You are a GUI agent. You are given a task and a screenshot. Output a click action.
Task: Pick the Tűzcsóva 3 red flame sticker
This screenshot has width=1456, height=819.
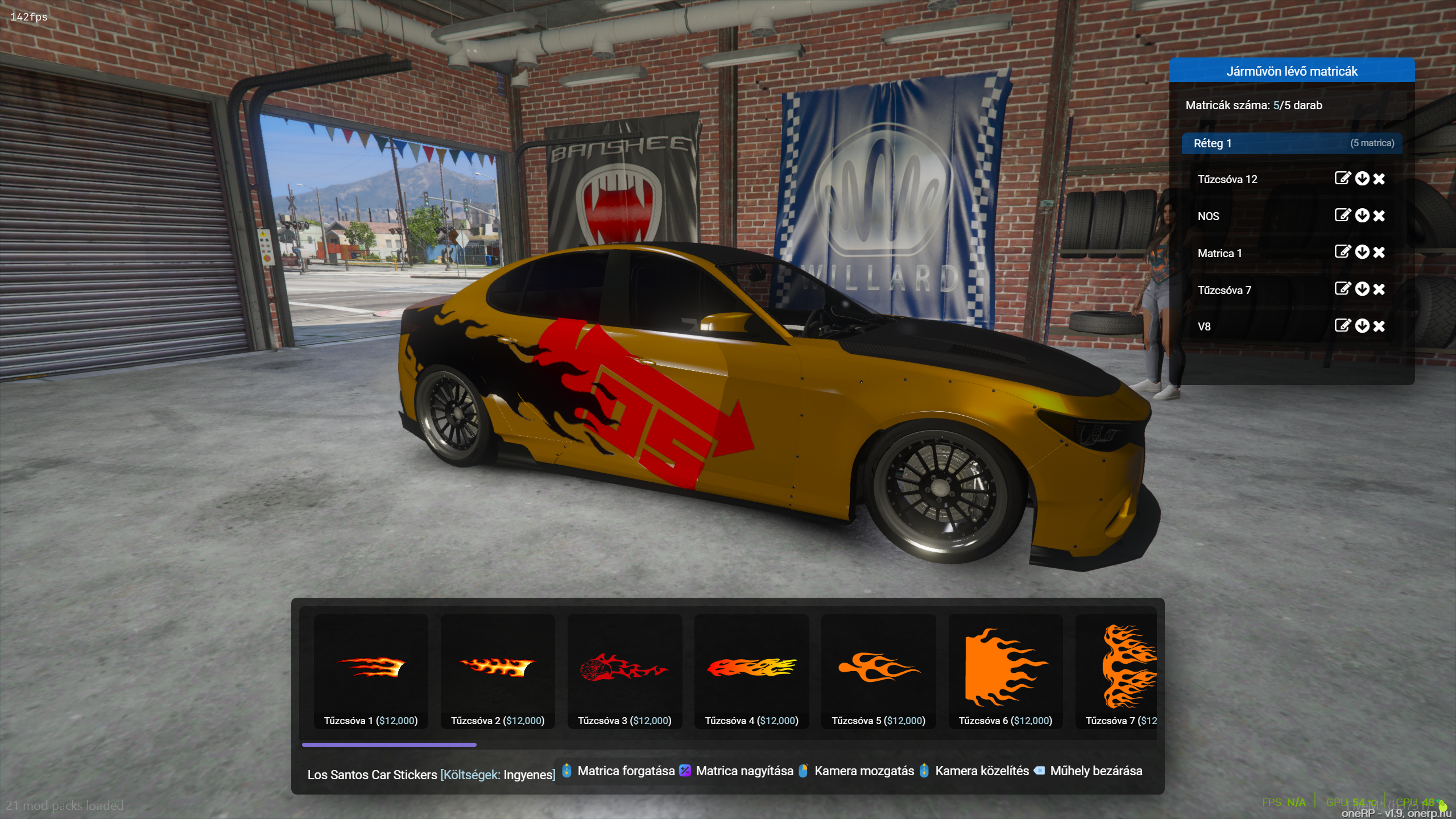point(624,671)
